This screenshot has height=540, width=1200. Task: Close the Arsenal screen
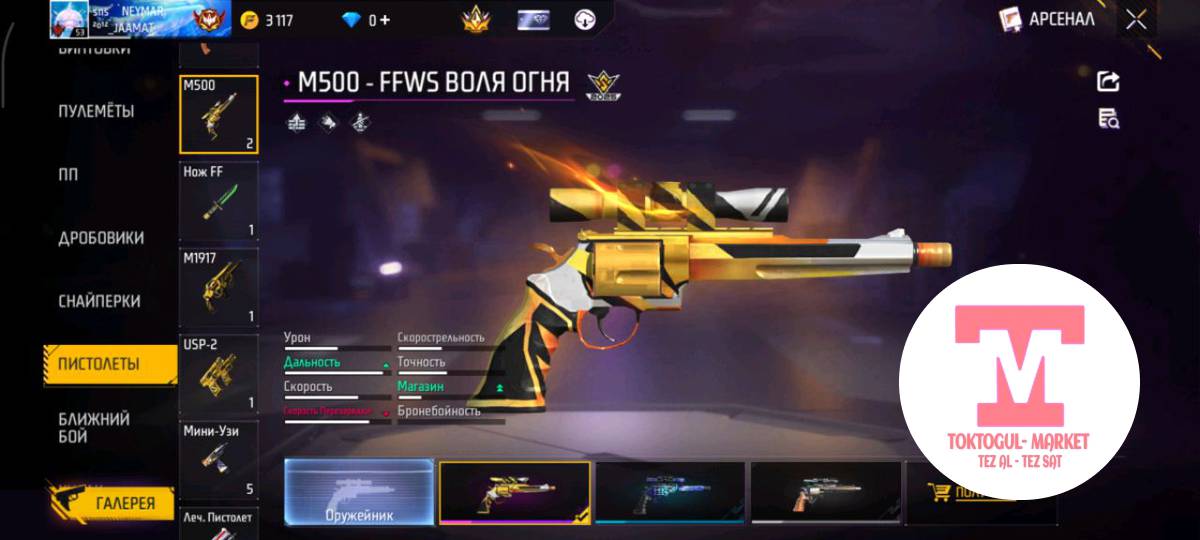[1136, 19]
